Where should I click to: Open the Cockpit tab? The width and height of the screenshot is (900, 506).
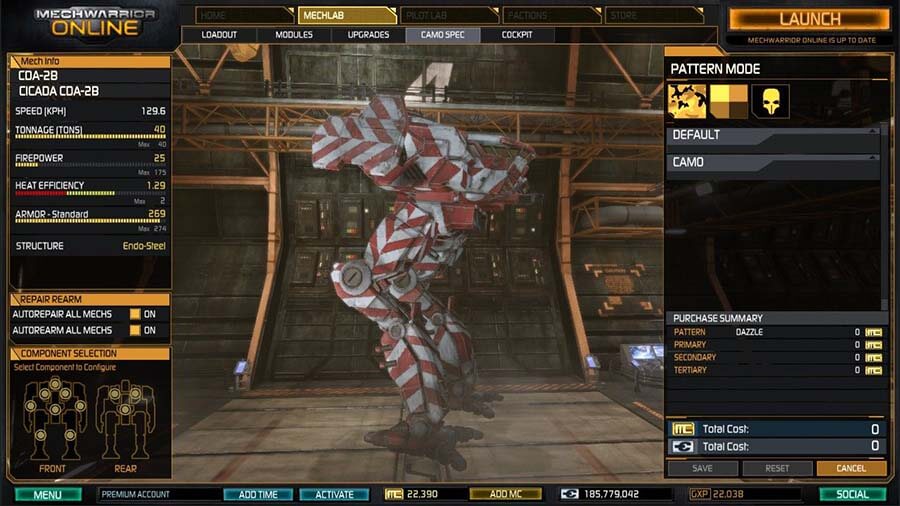(x=516, y=35)
